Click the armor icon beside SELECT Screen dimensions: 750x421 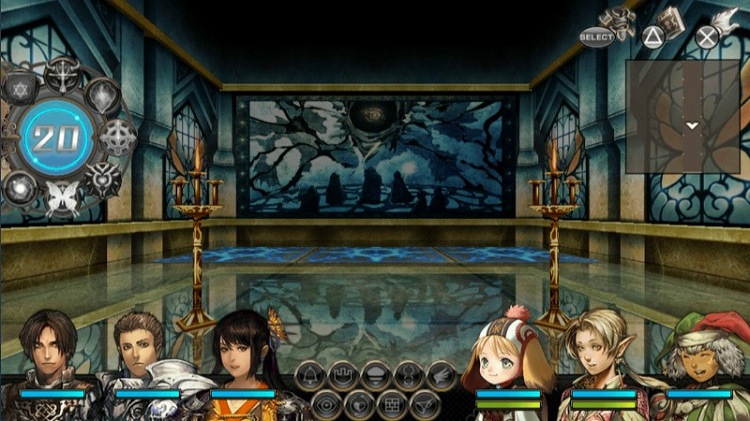point(618,22)
